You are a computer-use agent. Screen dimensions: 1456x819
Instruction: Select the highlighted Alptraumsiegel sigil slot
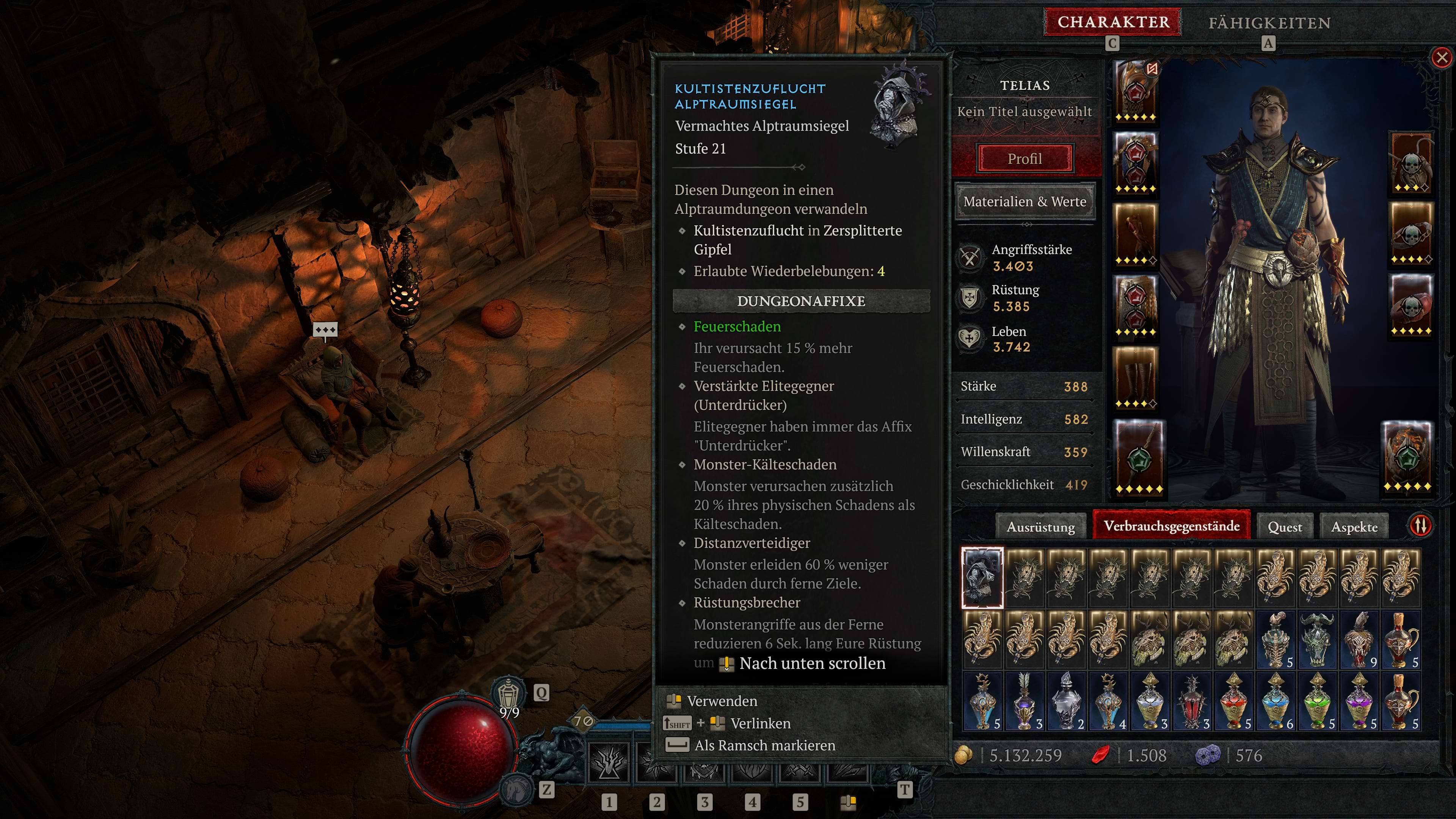pos(982,577)
